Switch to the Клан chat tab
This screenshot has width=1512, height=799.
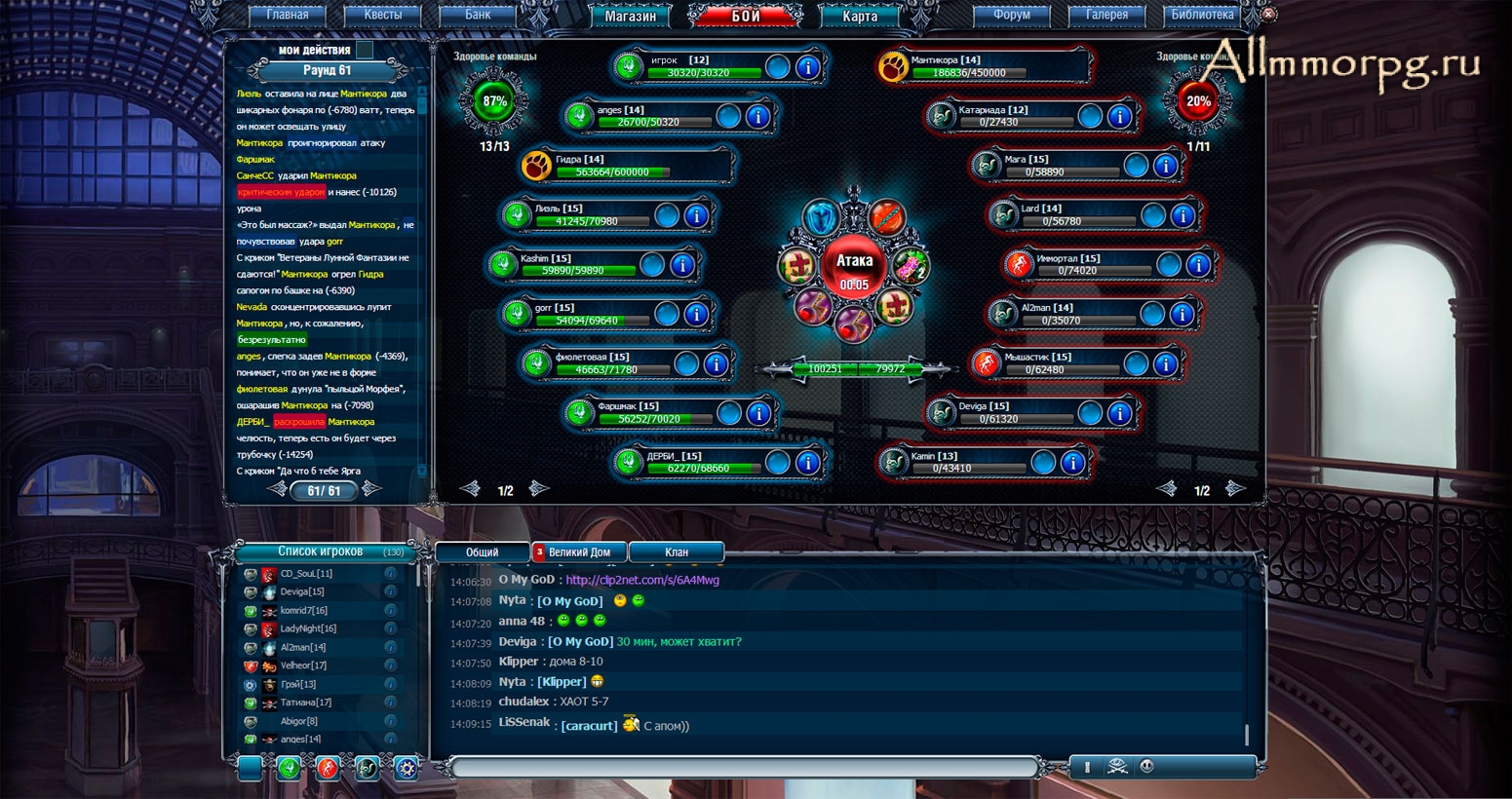(676, 552)
